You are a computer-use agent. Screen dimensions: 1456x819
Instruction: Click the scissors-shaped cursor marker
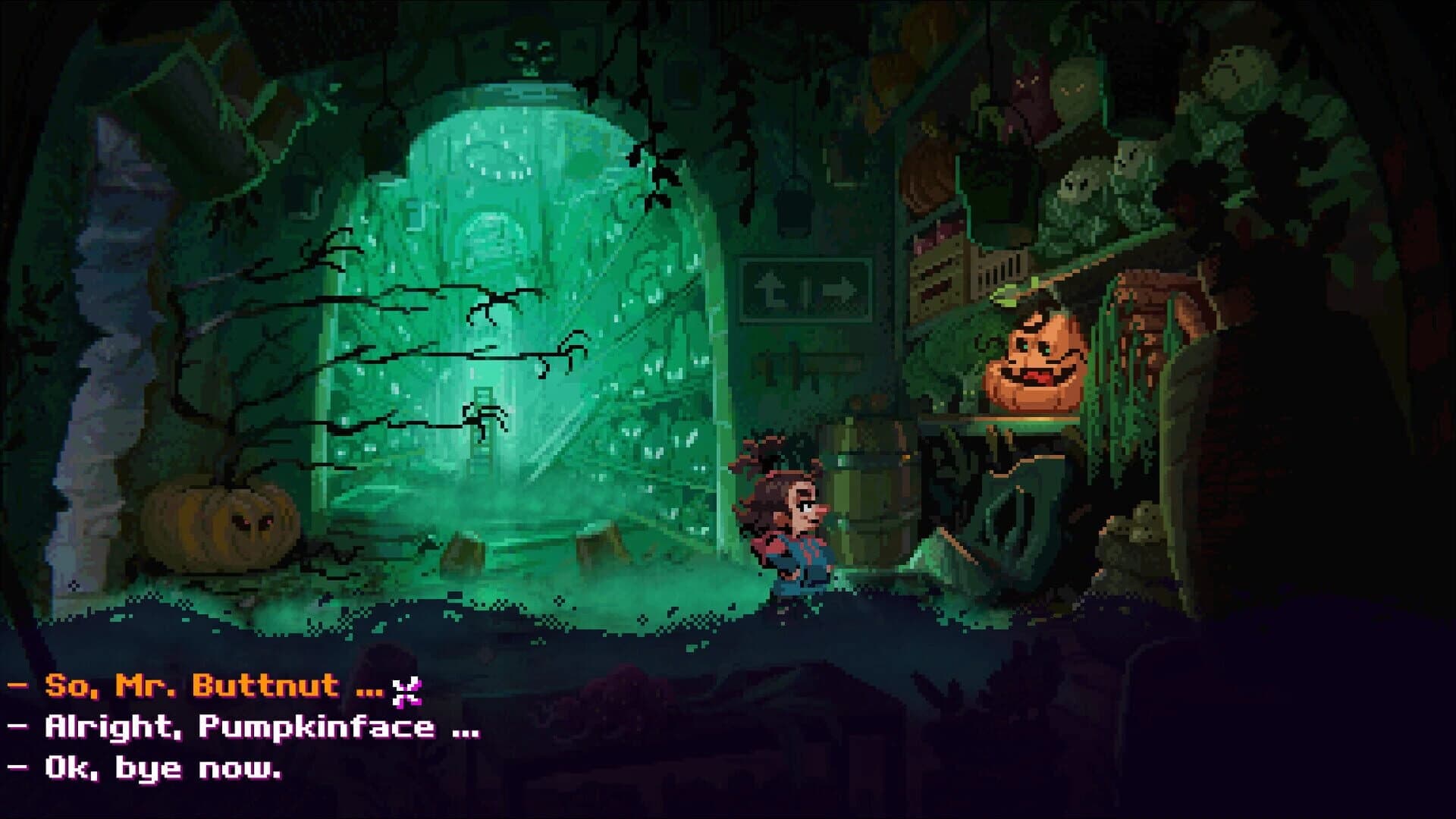click(x=407, y=692)
